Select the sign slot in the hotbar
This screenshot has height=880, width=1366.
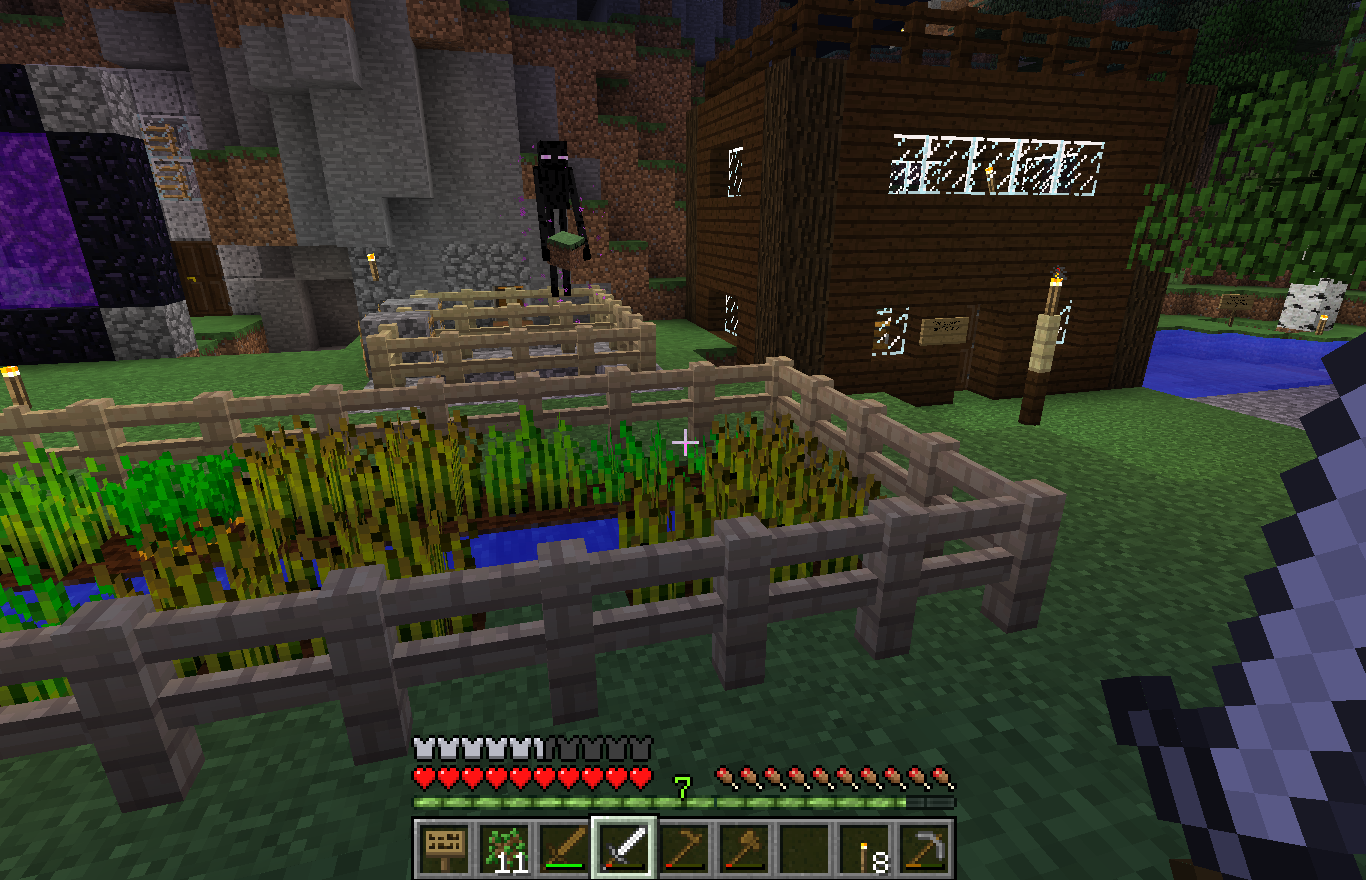(444, 848)
